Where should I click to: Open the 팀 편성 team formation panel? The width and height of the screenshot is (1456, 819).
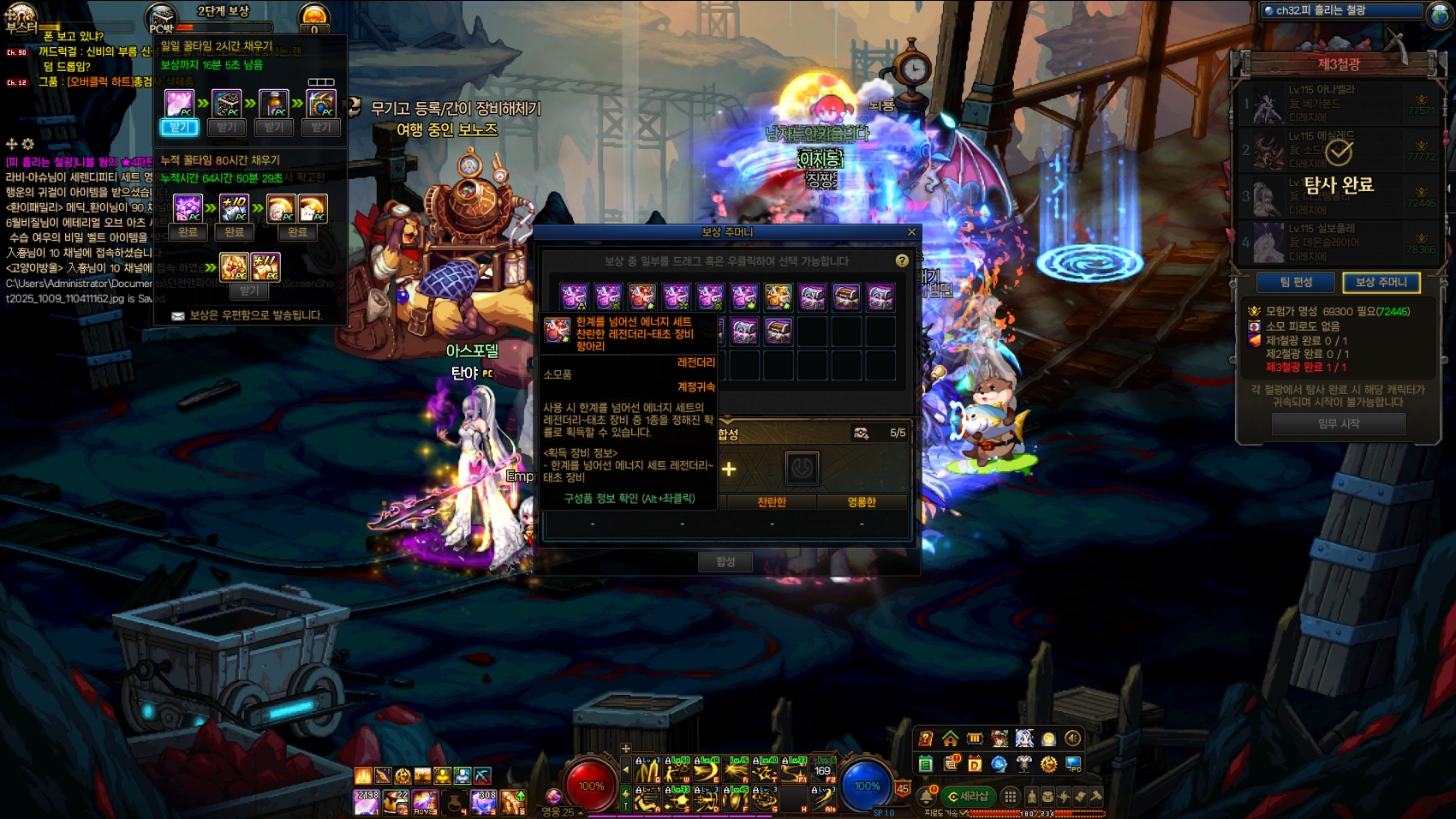[x=1296, y=283]
